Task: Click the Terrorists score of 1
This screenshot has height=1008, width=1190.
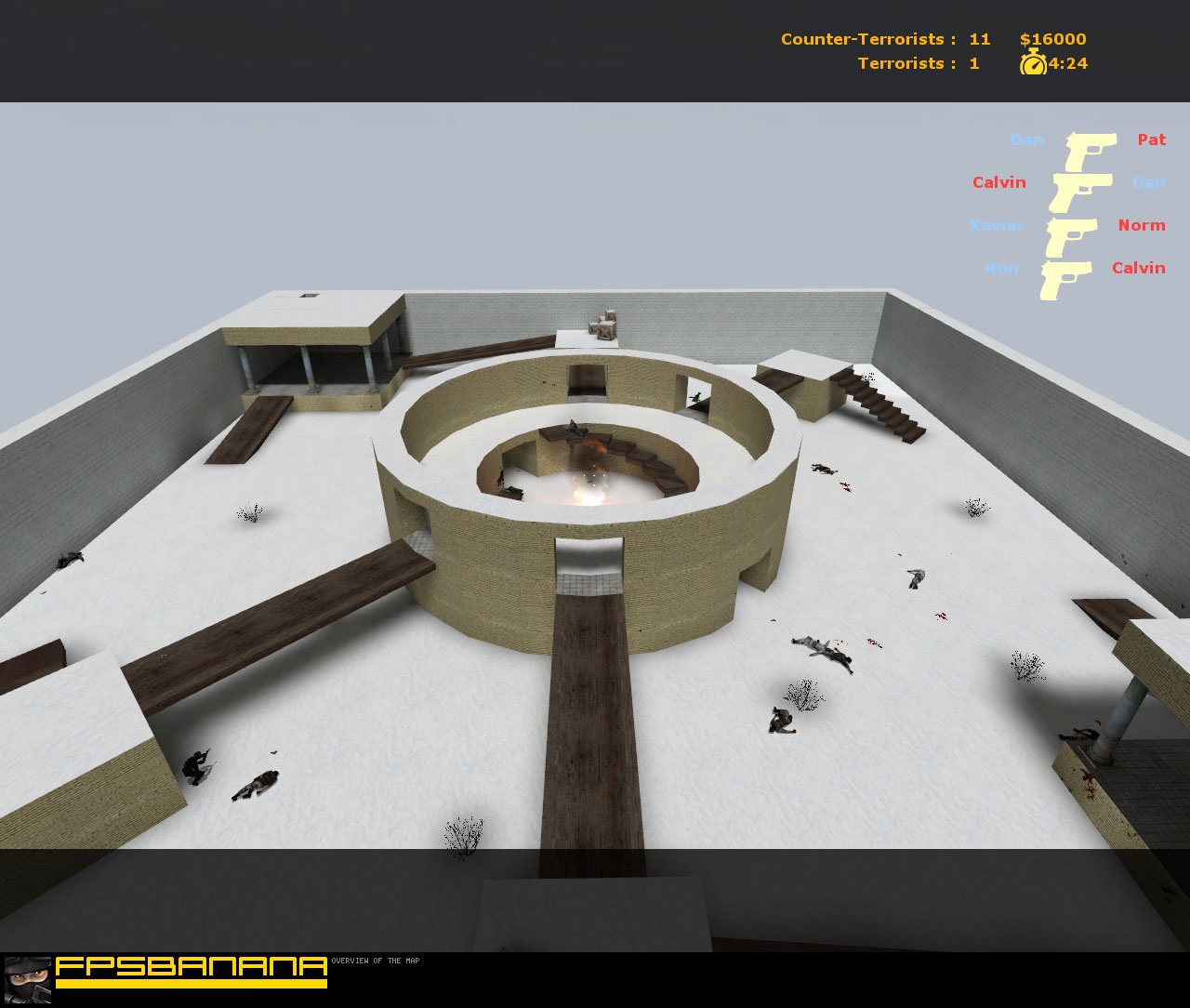Action: (972, 63)
